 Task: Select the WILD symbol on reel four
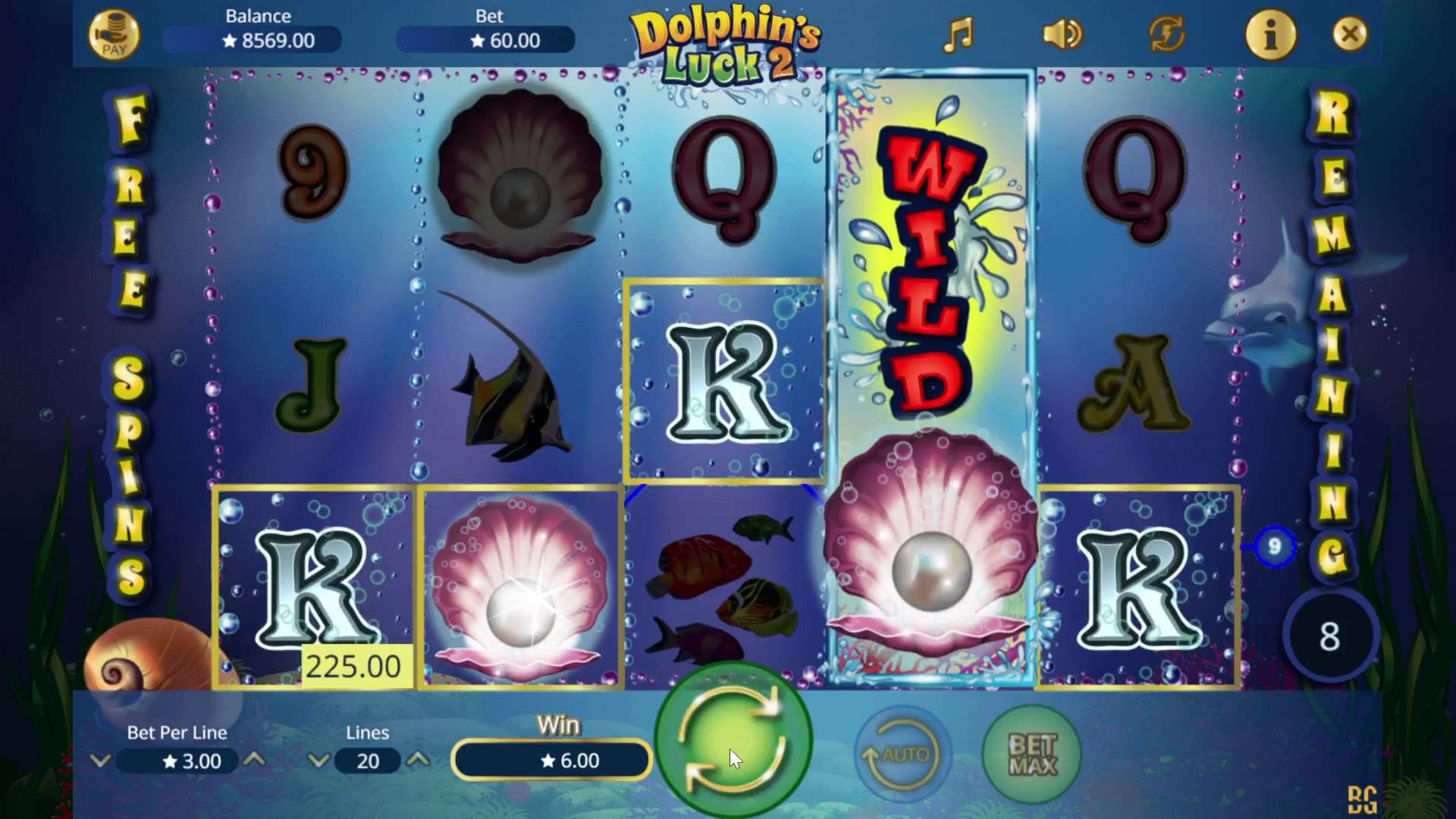[x=929, y=258]
